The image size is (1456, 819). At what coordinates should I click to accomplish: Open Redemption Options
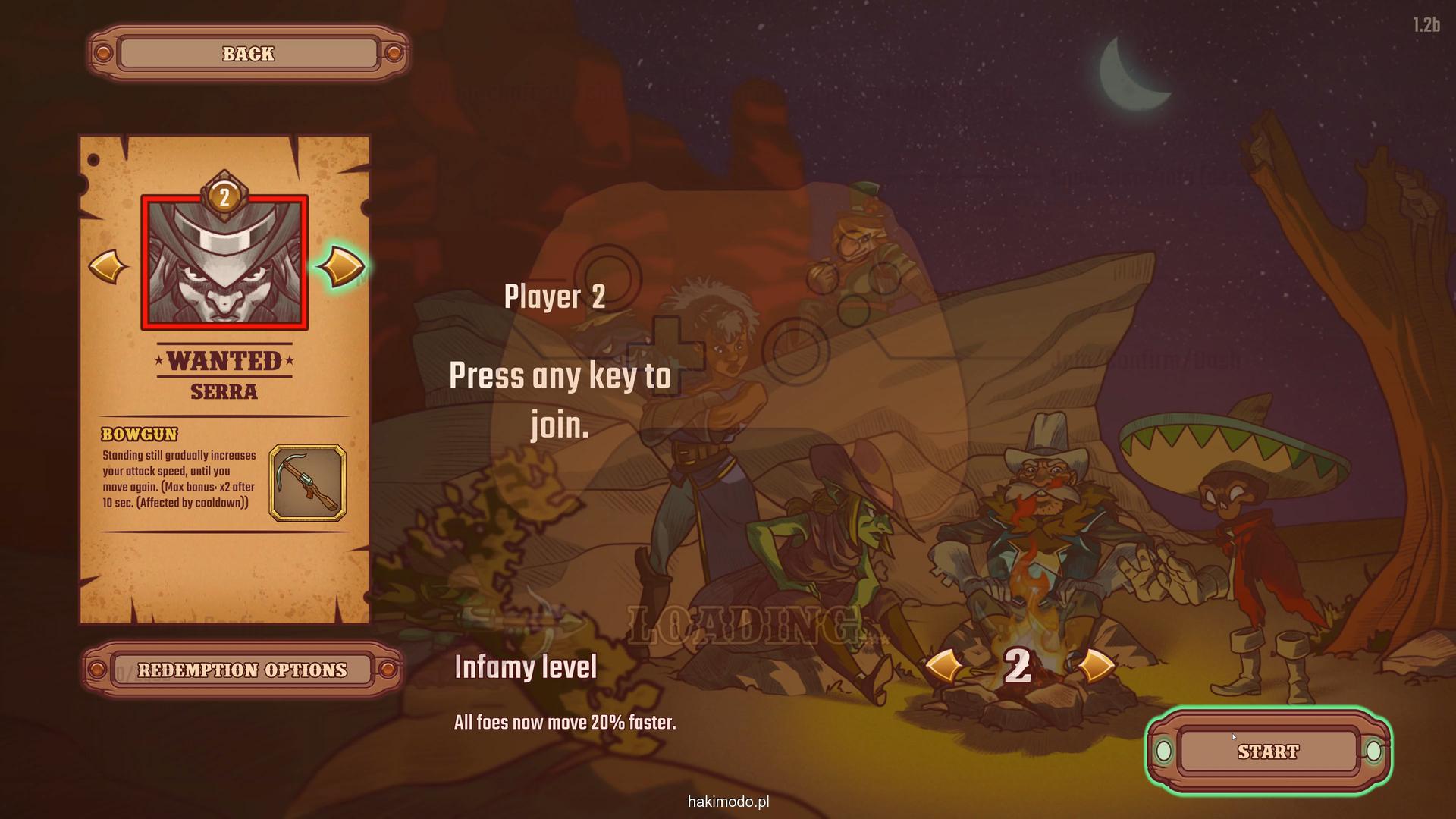(242, 670)
